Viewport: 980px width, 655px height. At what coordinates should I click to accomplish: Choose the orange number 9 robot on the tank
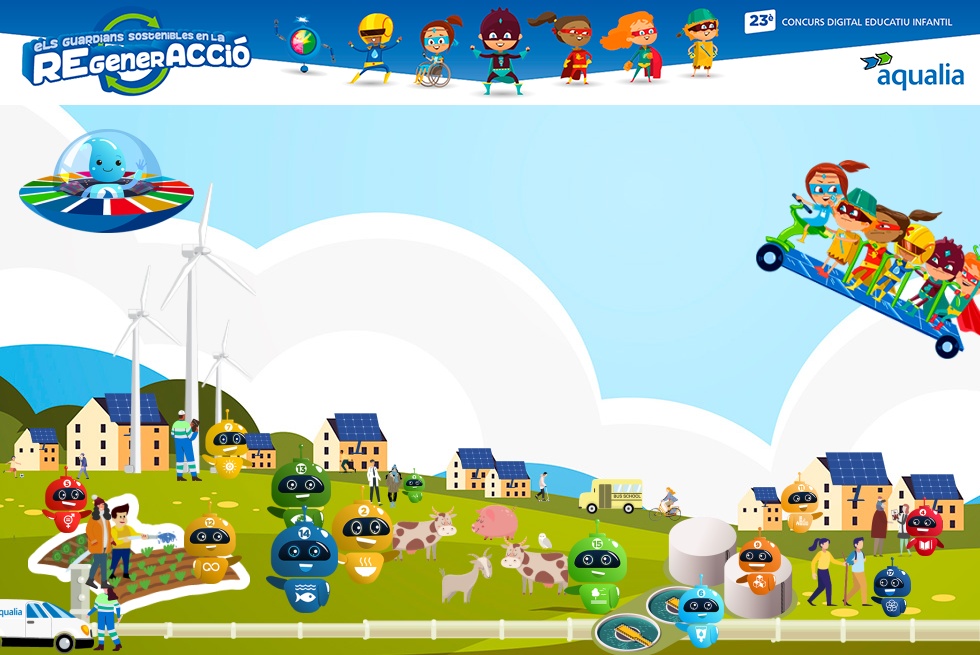[x=759, y=565]
